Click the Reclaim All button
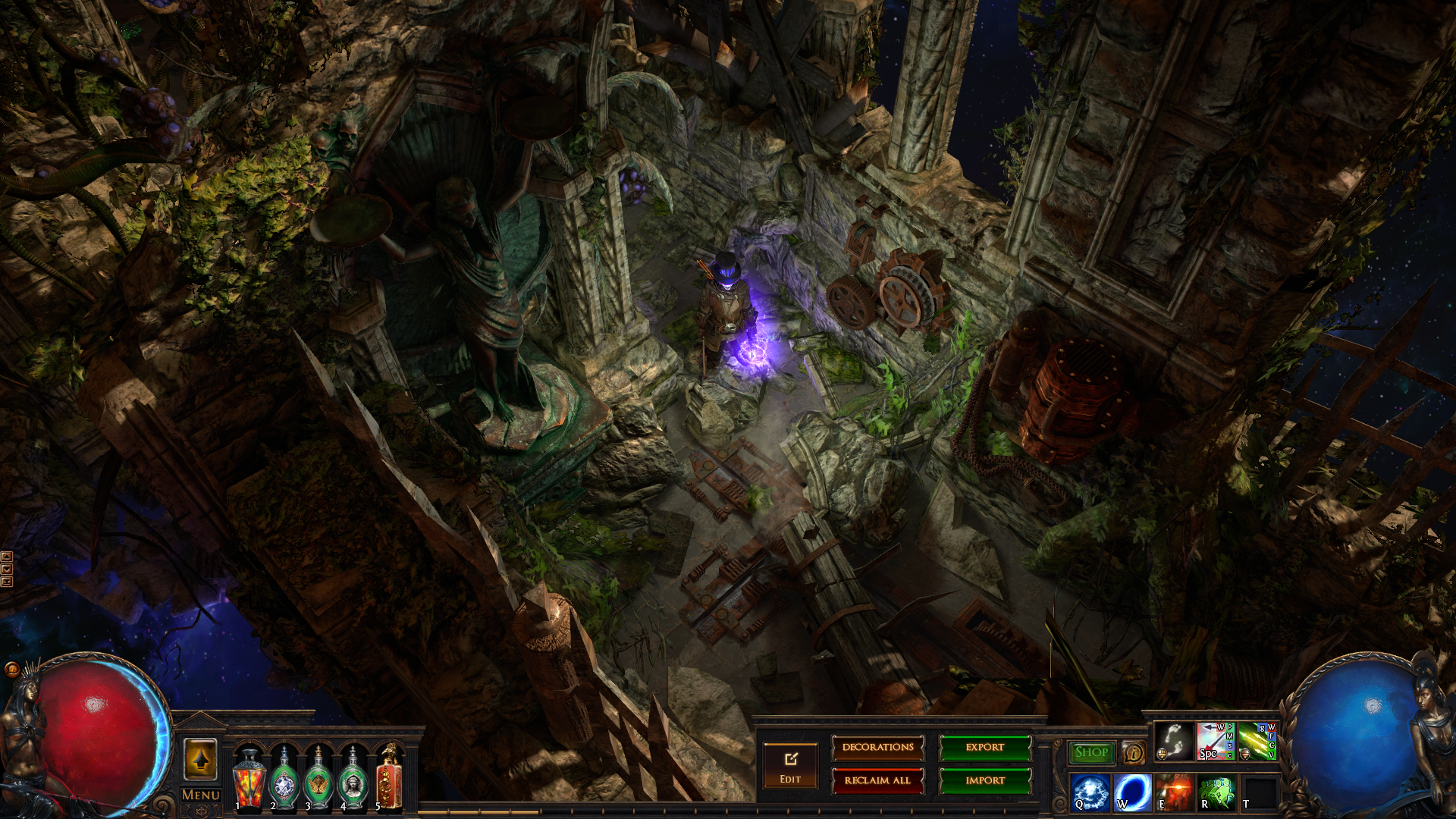This screenshot has height=819, width=1456. [877, 780]
